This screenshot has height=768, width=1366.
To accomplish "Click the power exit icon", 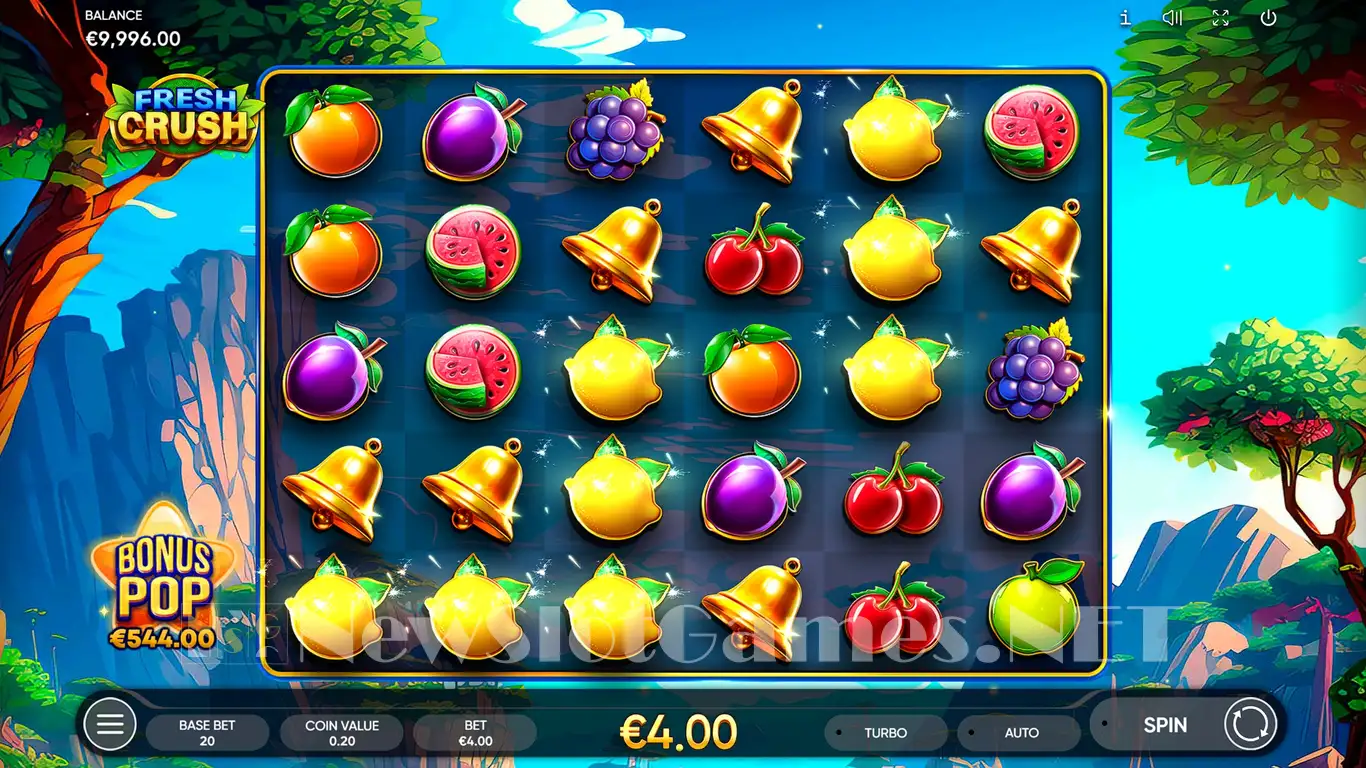I will click(x=1268, y=18).
